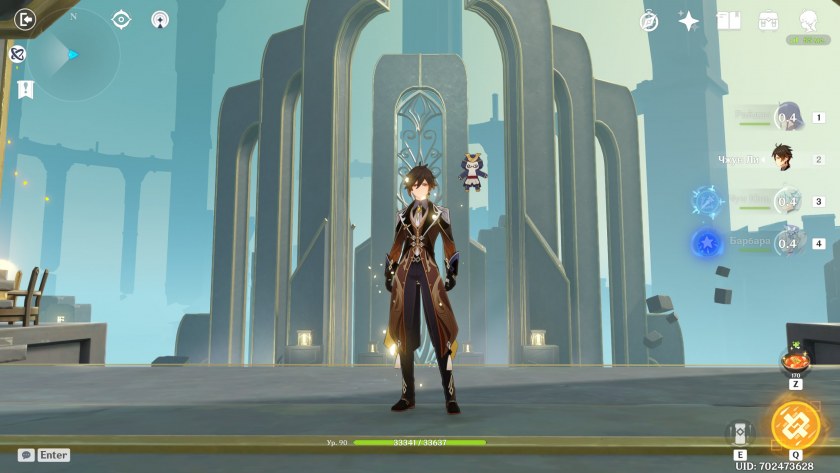840x473 pixels.
Task: Open the signal tower icon
Action: 160,19
